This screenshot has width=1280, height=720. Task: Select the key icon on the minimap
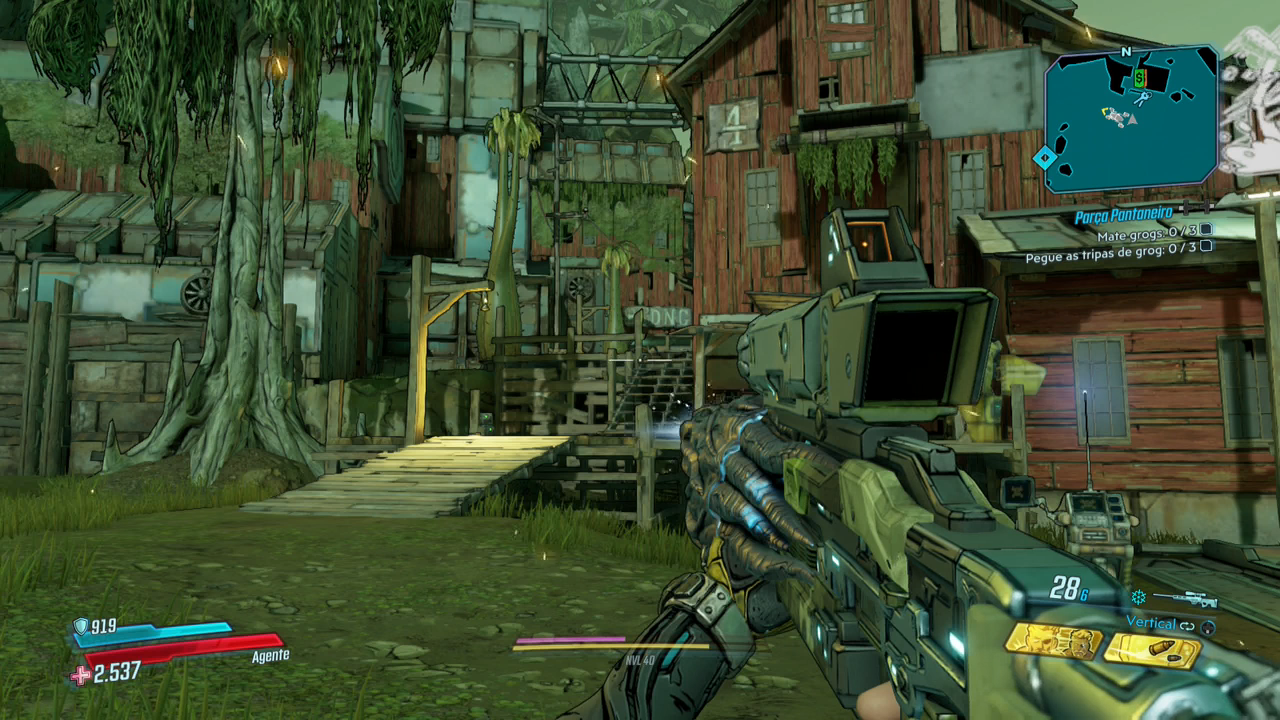point(1139,98)
